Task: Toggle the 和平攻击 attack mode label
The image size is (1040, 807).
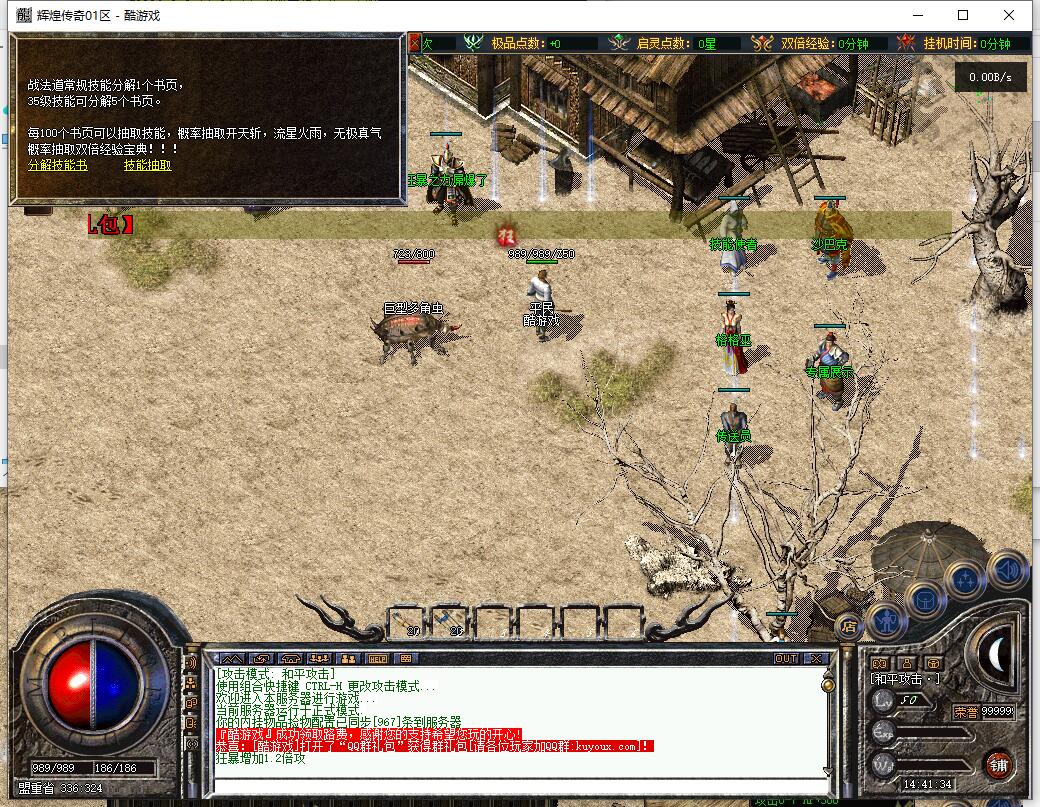Action: 904,678
